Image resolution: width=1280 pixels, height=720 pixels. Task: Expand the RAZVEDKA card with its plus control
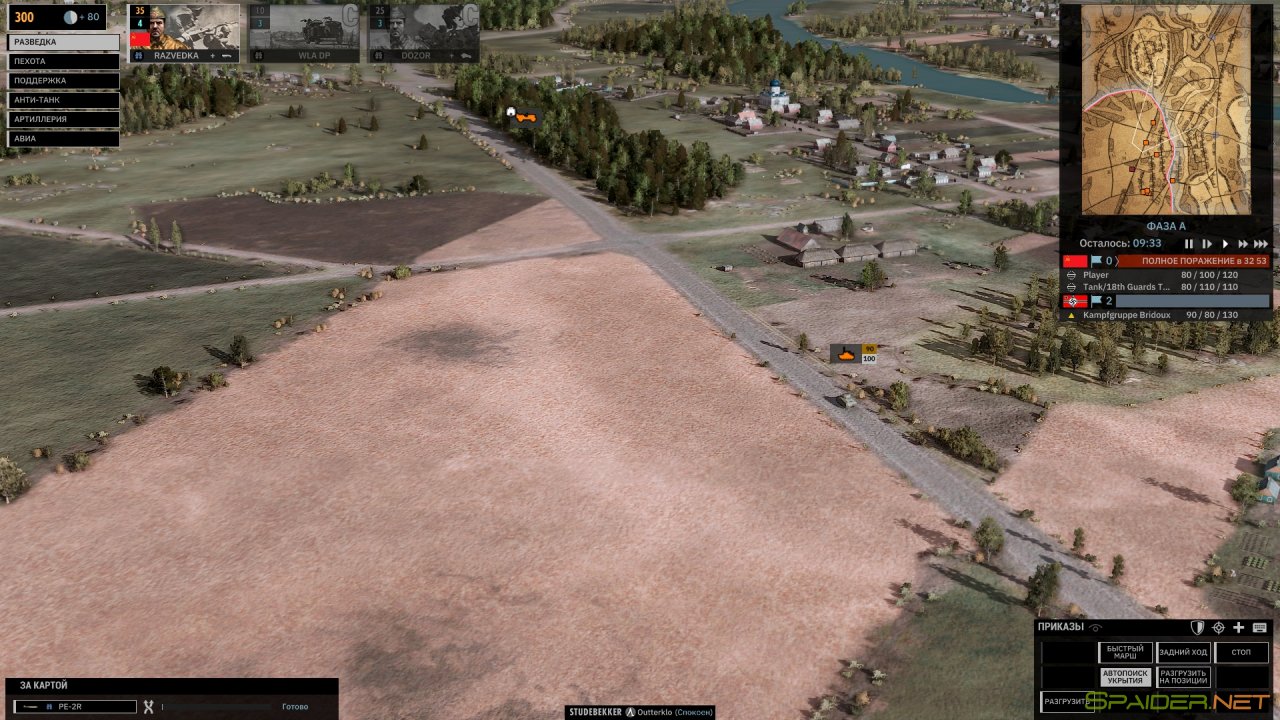(x=213, y=56)
